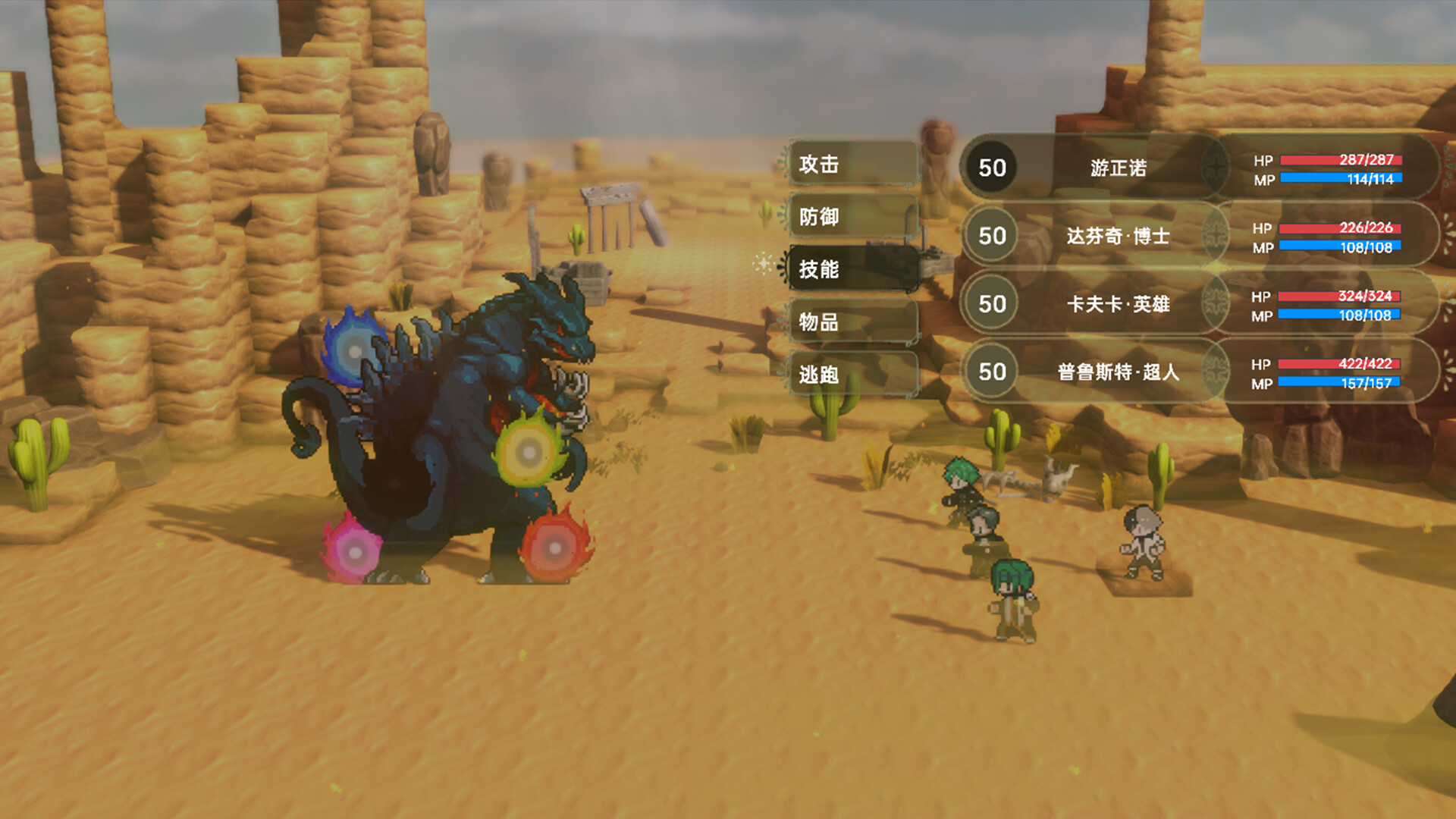Click the emblem crest on 游正诺's status panel
Image resolution: width=1456 pixels, height=819 pixels.
[x=1214, y=168]
